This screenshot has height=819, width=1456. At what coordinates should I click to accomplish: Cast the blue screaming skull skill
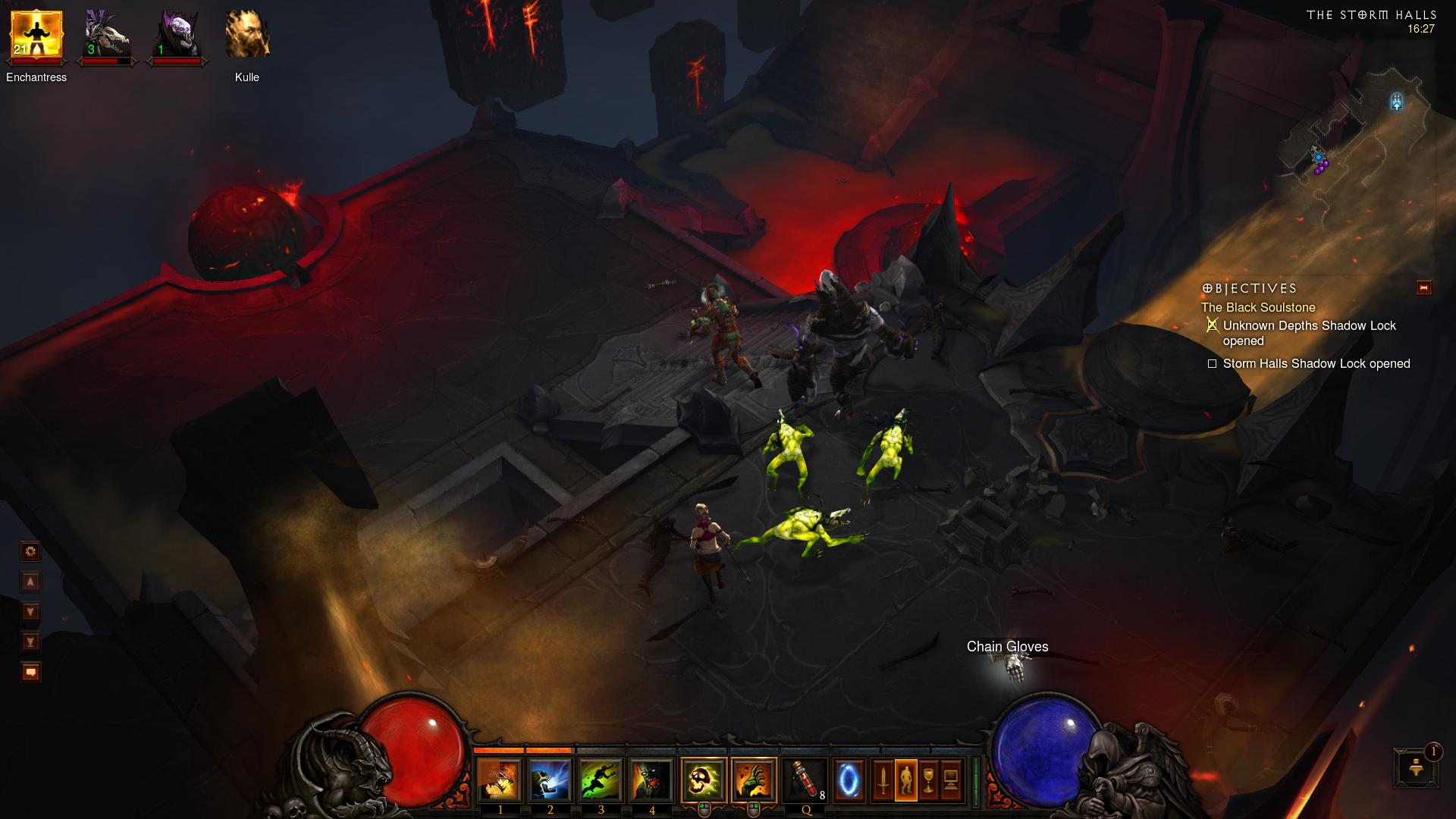(x=551, y=780)
